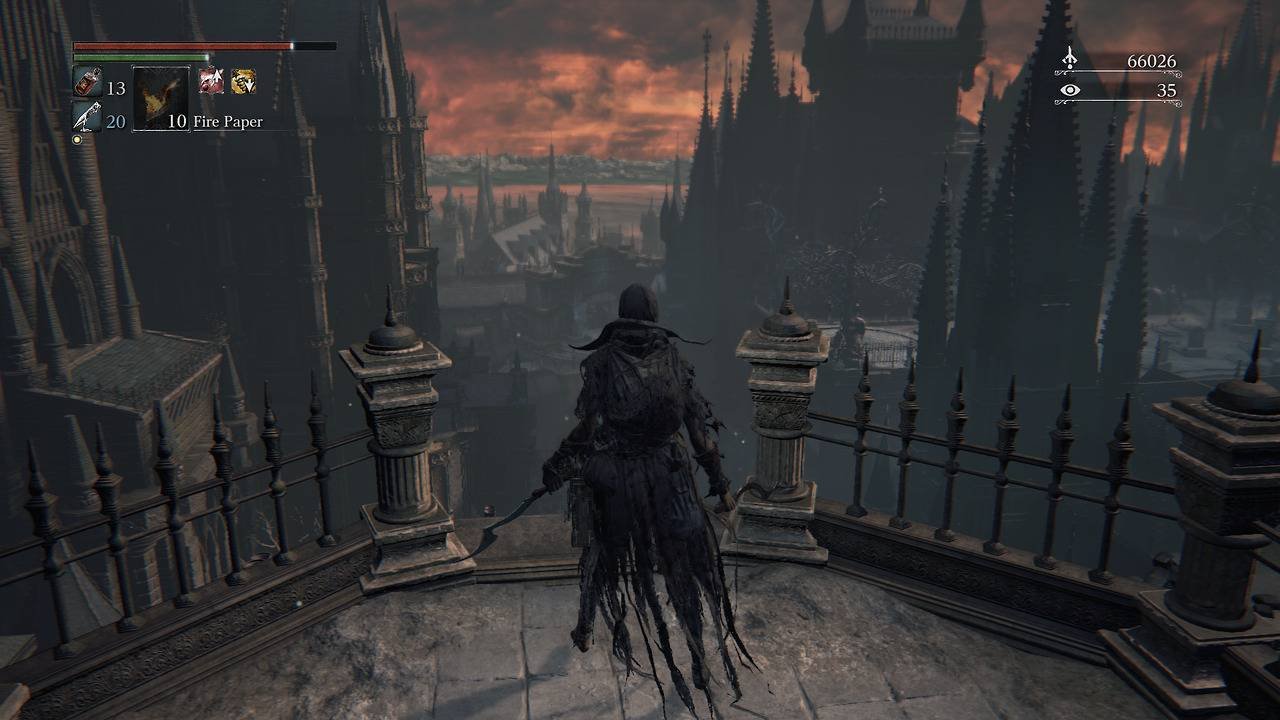Click the Blood Echoes sword emblem
The width and height of the screenshot is (1280, 720).
[x=1072, y=60]
